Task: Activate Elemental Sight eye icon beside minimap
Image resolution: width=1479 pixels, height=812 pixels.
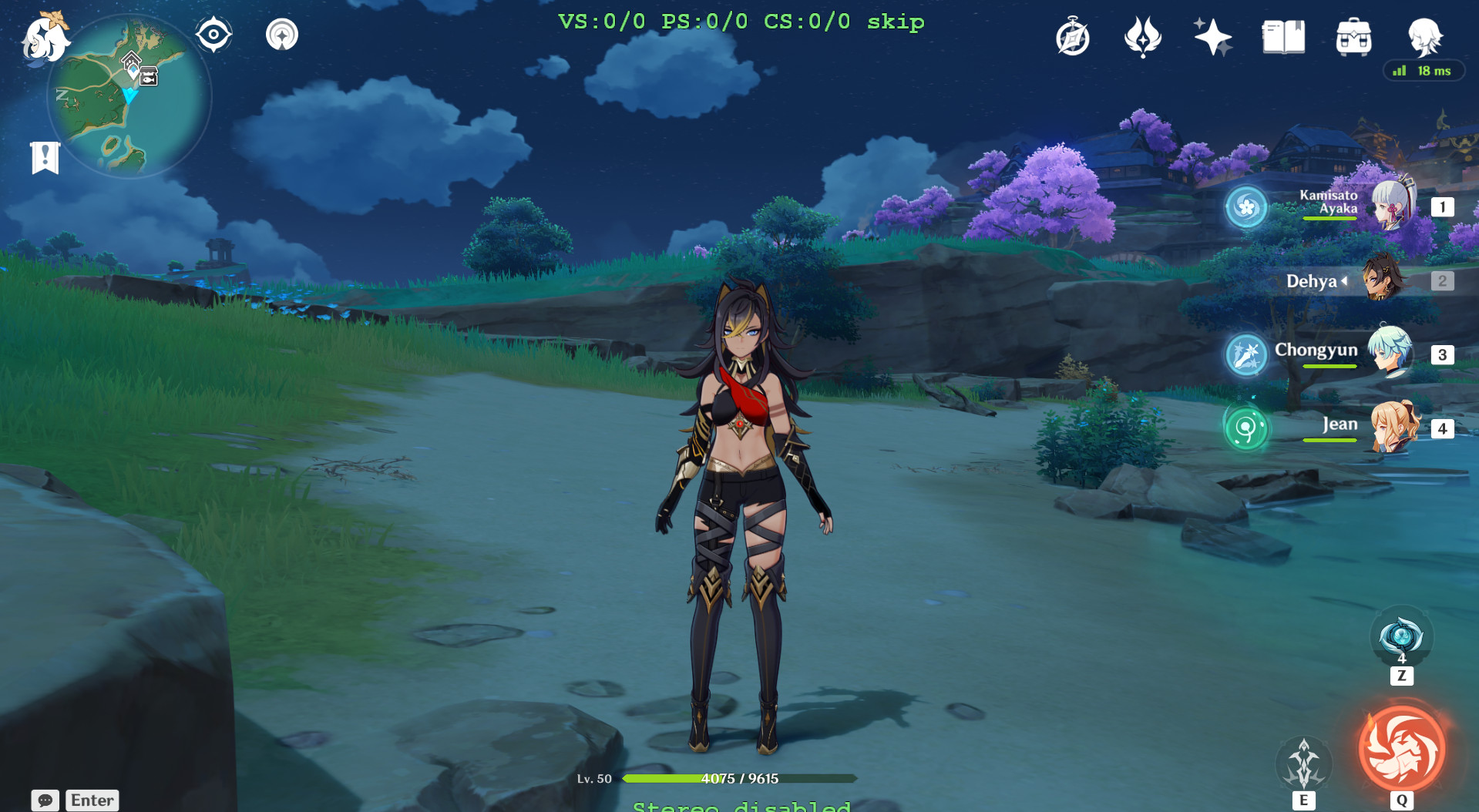Action: coord(213,33)
